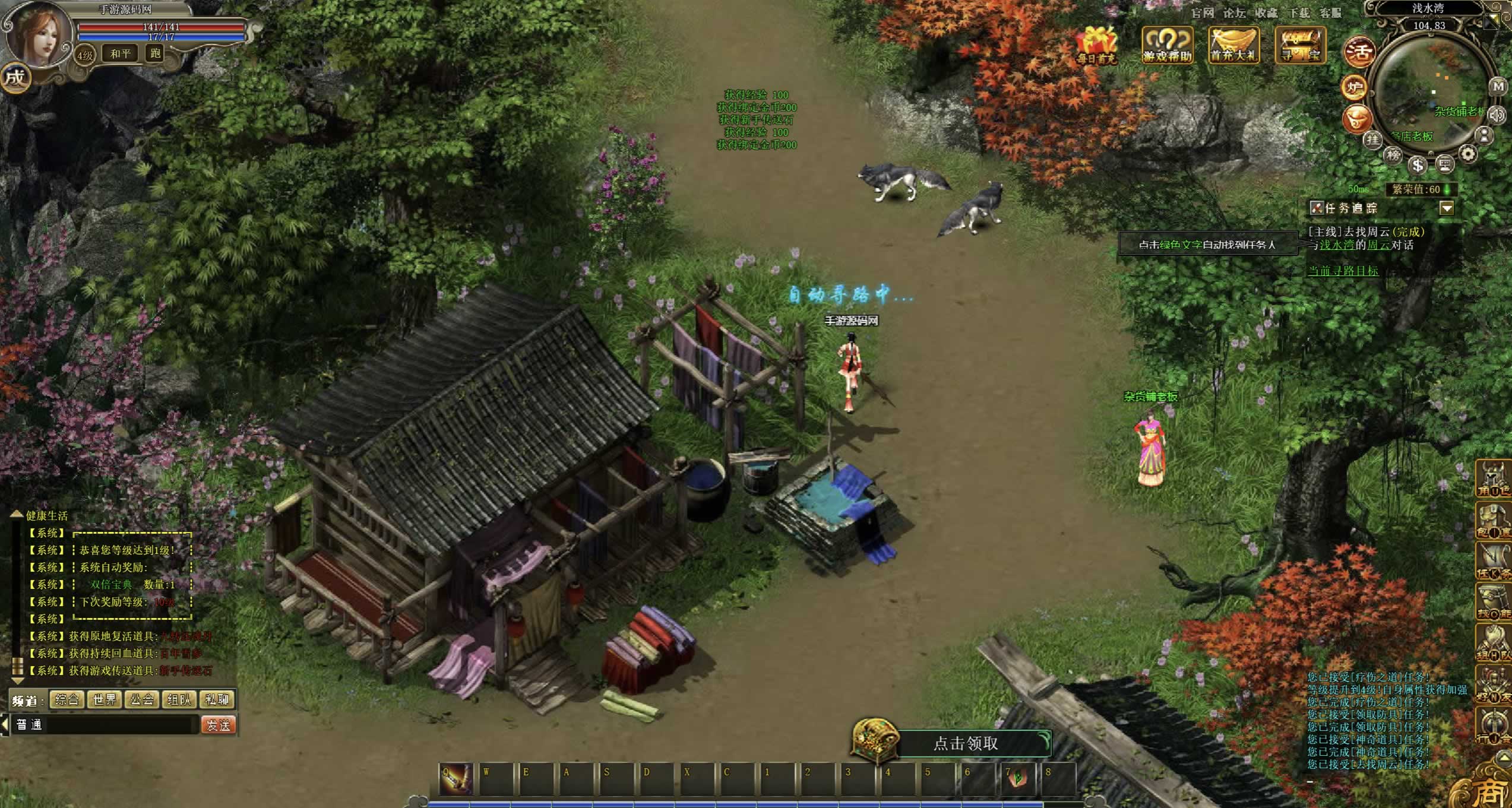This screenshot has height=808, width=1512.
Task: Toggle the 跑 run mode button
Action: pos(156,53)
